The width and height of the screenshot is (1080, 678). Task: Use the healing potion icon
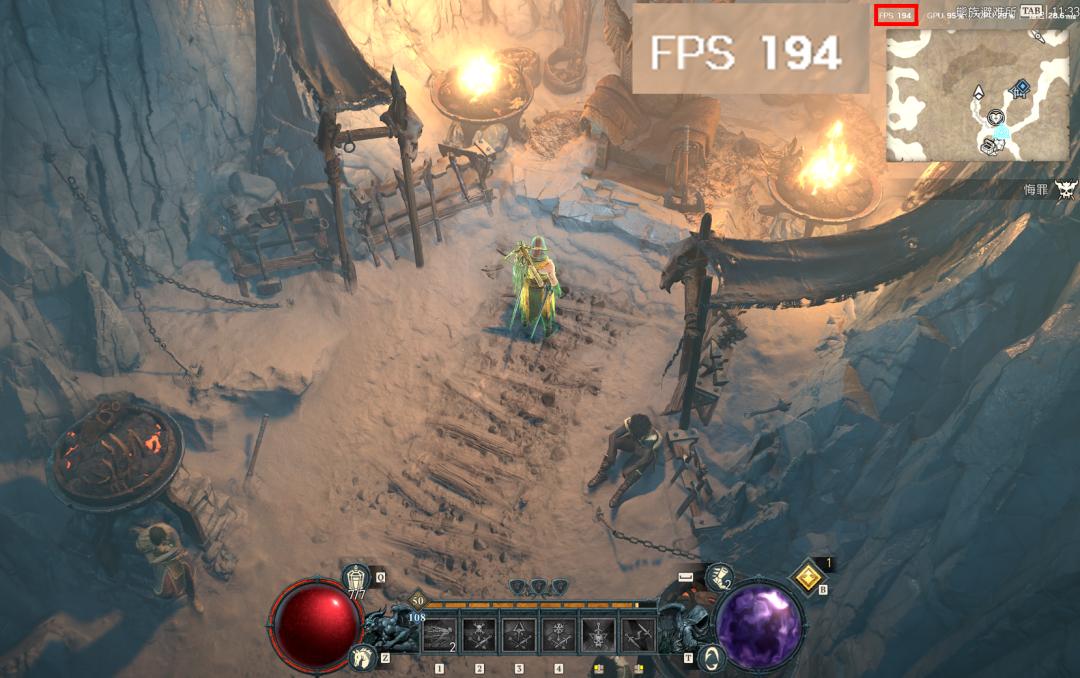[357, 578]
